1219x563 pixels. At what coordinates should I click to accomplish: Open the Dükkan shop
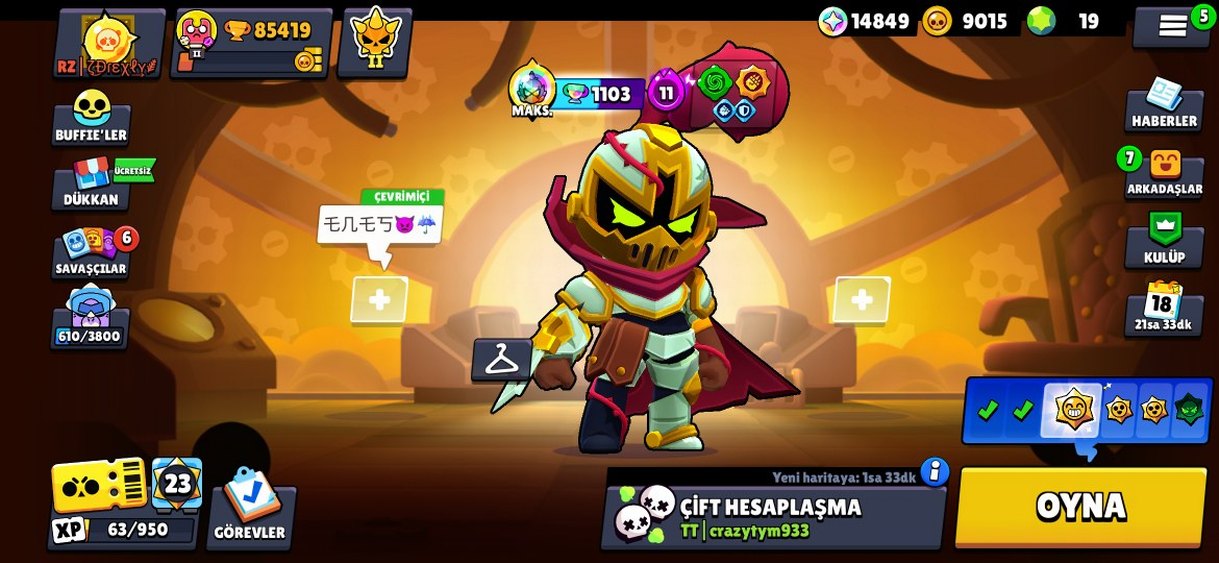click(x=92, y=183)
